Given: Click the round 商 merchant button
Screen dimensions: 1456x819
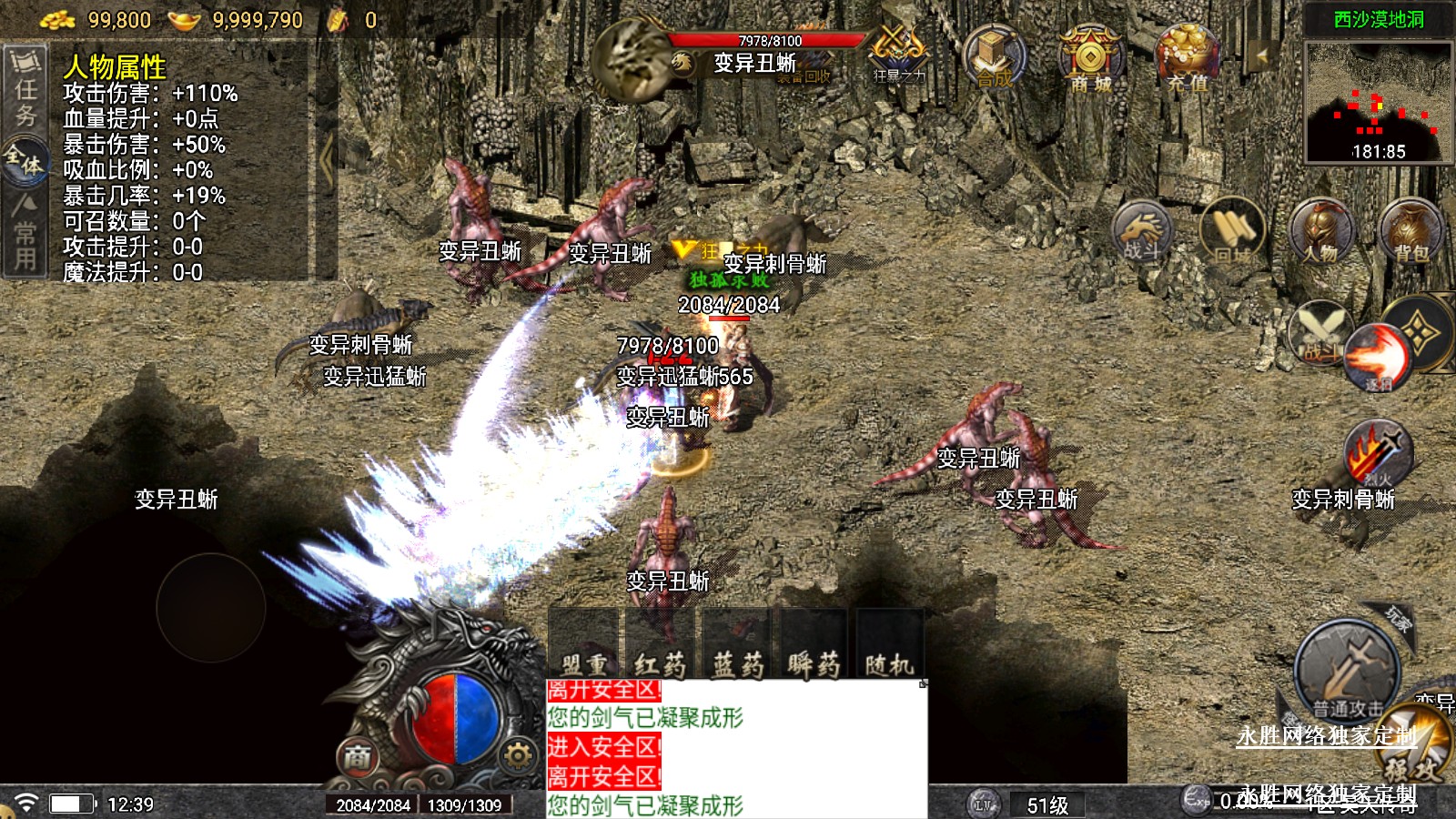Looking at the screenshot, I should click(358, 756).
